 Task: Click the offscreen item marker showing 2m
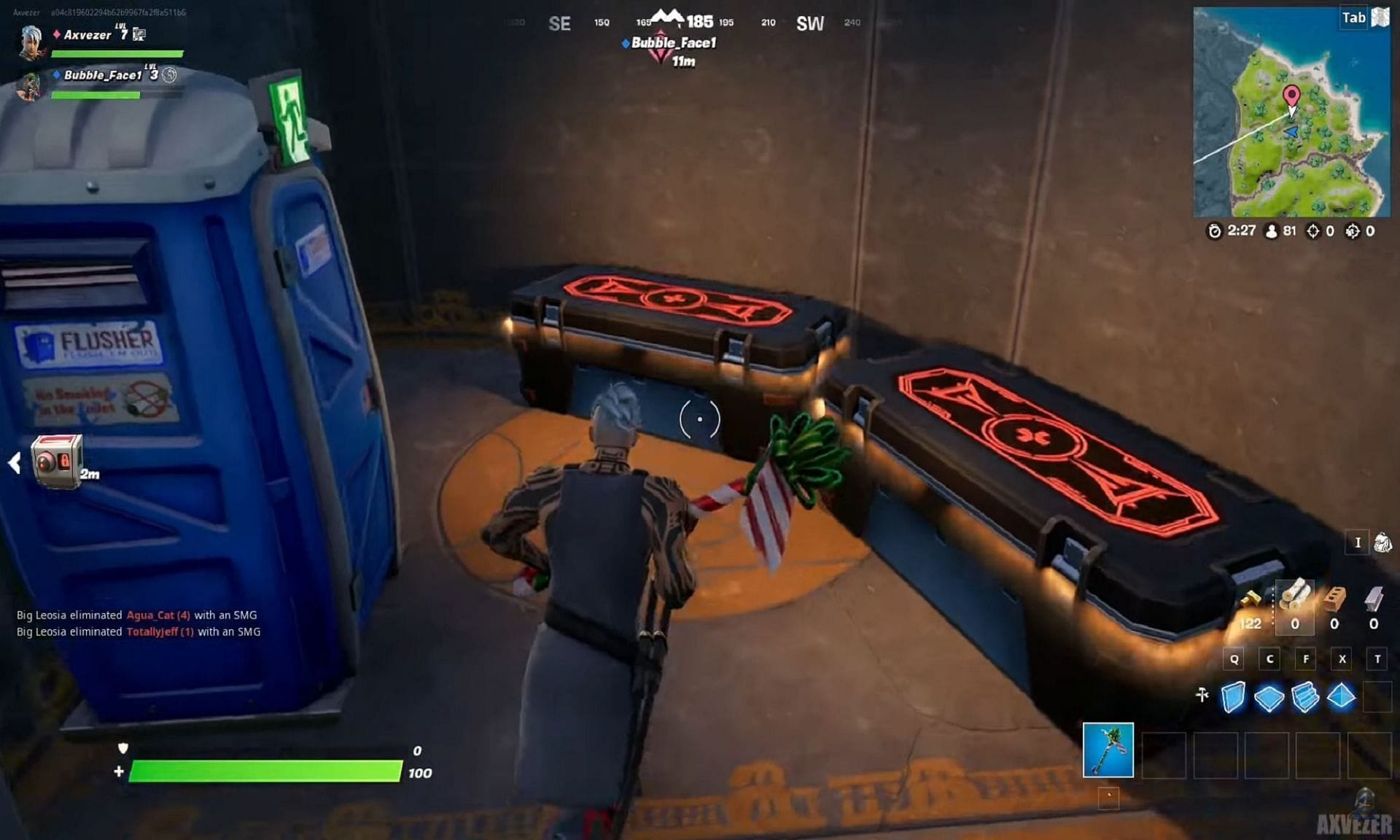click(57, 461)
